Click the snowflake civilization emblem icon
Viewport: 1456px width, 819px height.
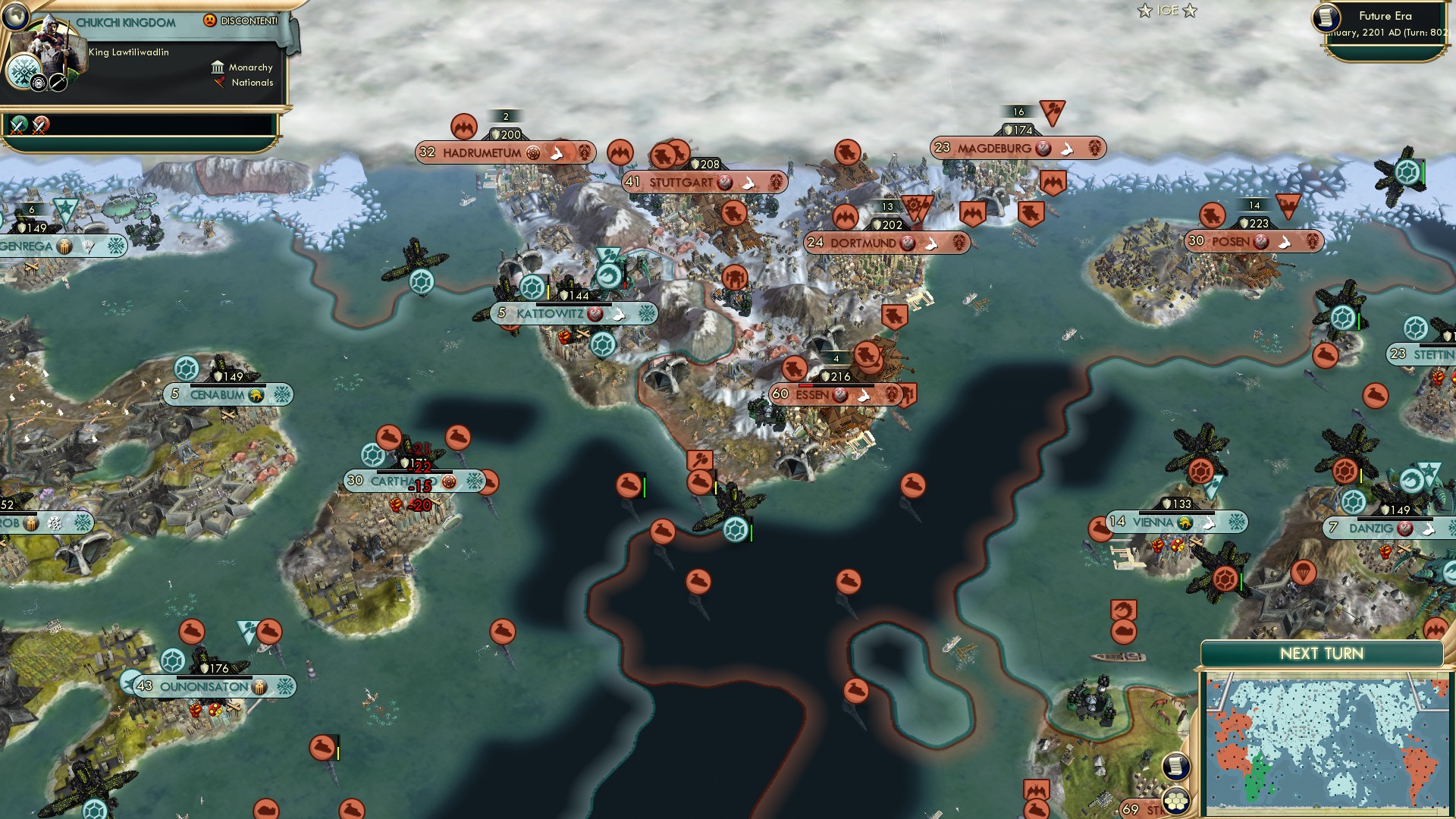(x=24, y=73)
